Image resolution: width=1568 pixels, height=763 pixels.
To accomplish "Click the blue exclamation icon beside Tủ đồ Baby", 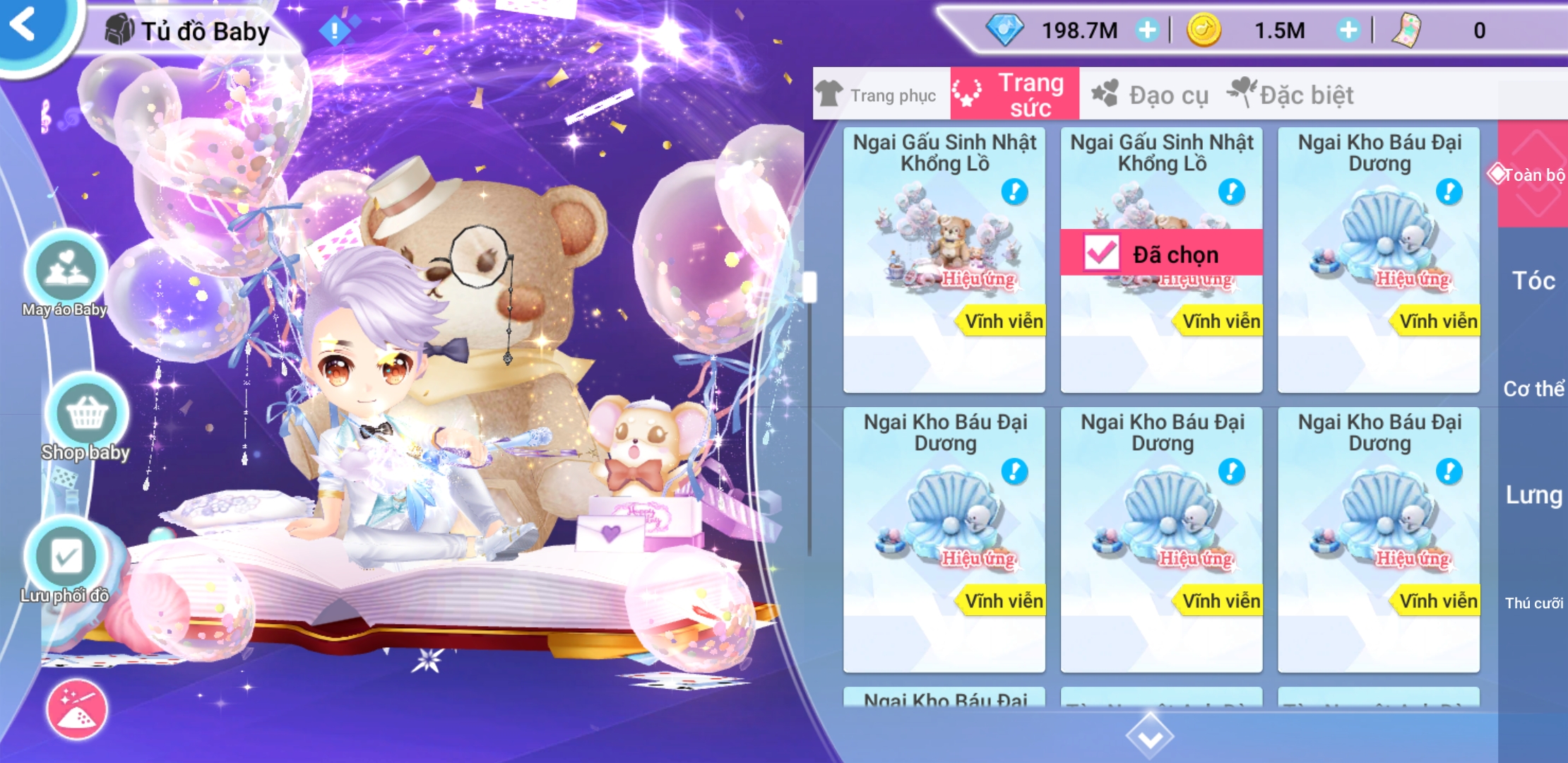I will [x=335, y=30].
